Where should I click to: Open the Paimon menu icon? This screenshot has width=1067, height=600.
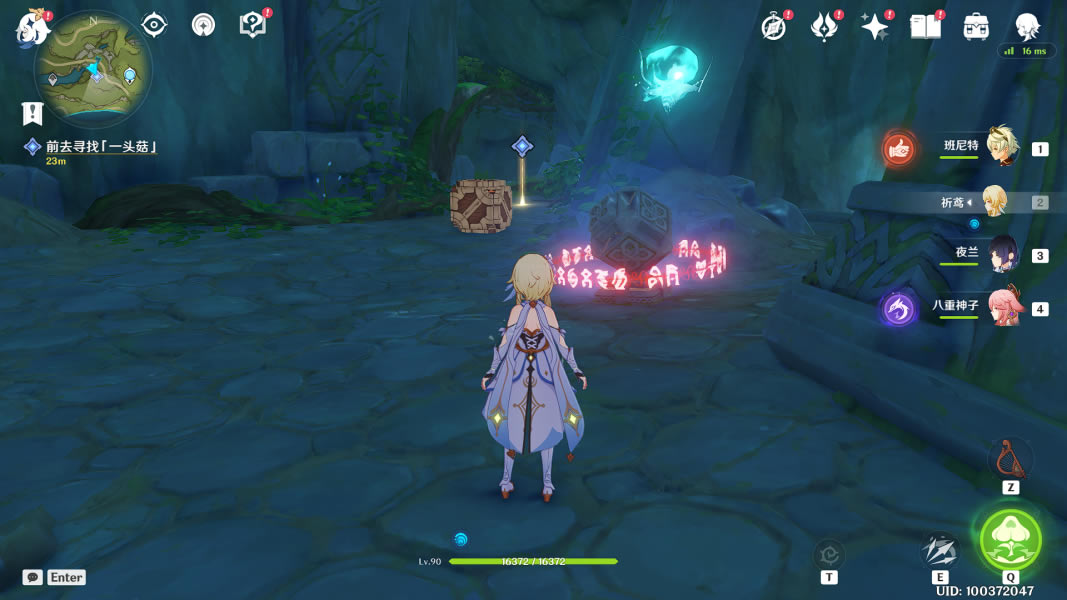tap(32, 27)
